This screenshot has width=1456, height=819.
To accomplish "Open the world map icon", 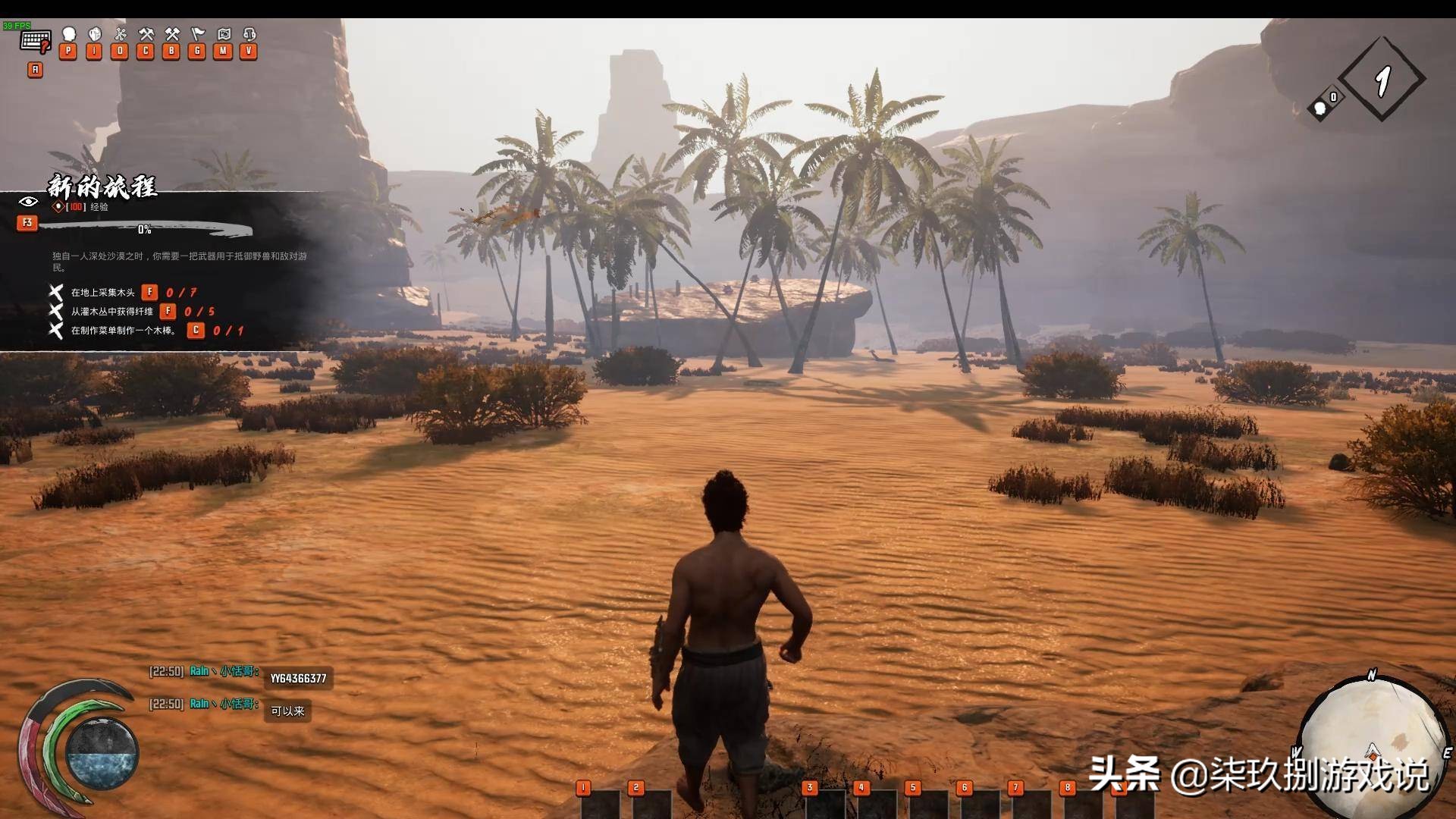I will (x=224, y=35).
